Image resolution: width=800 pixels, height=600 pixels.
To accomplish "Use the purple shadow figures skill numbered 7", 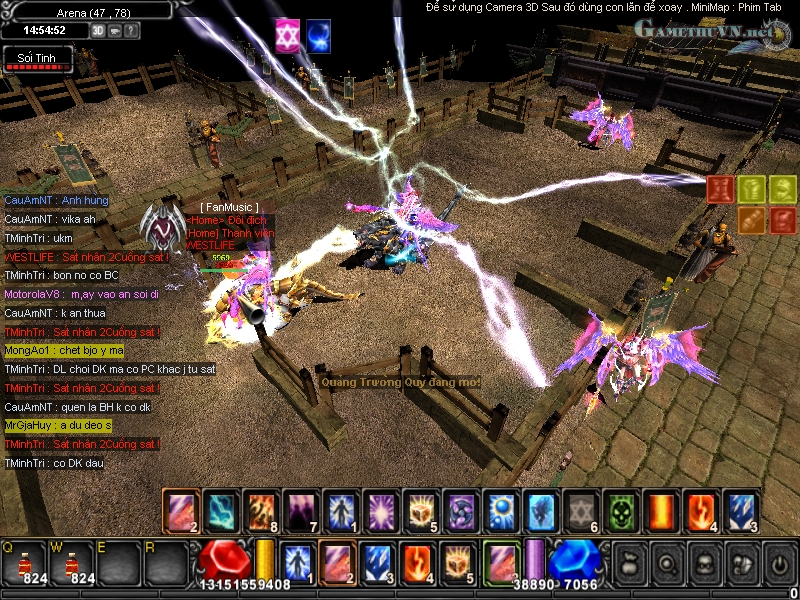I will pos(300,512).
